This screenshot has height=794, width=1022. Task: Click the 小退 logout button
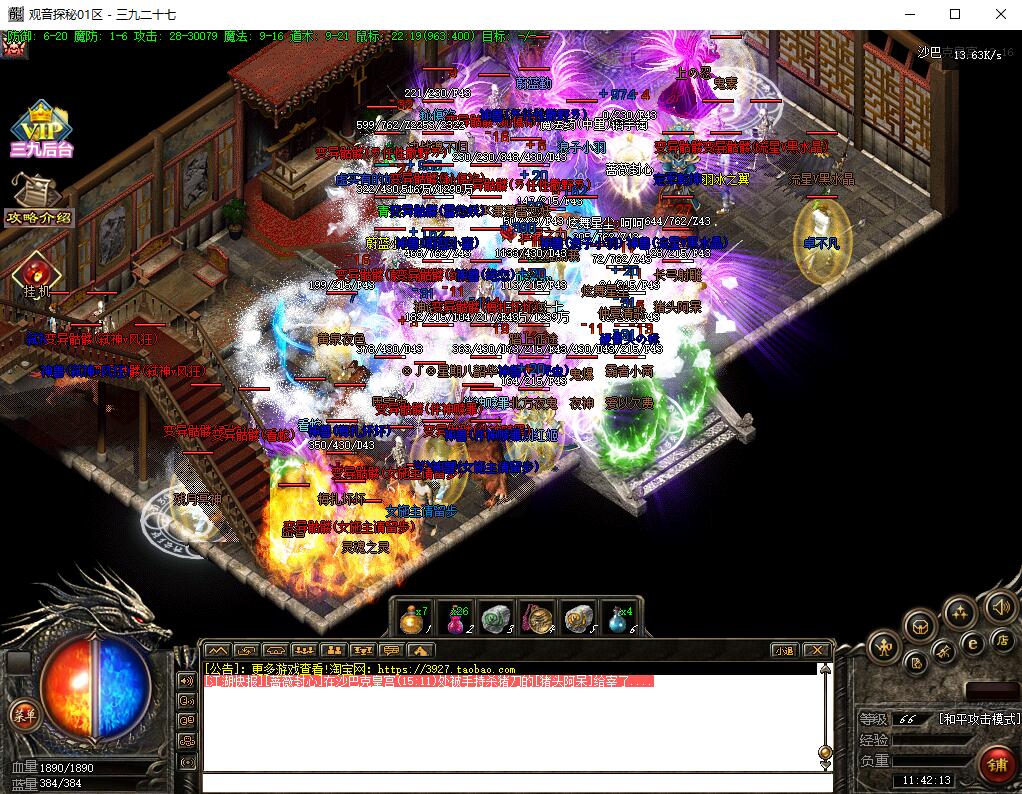[784, 650]
